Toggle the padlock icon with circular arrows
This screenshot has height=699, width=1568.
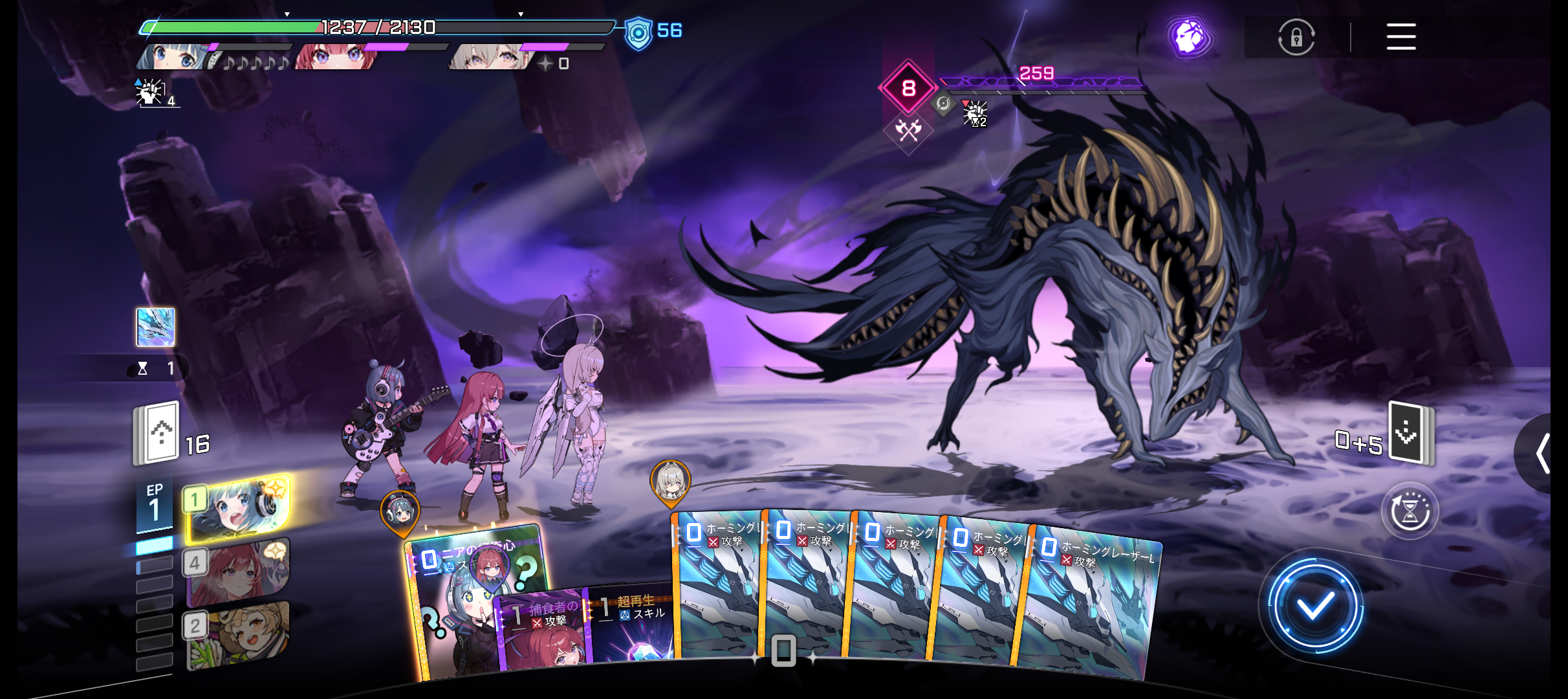pyautogui.click(x=1296, y=38)
